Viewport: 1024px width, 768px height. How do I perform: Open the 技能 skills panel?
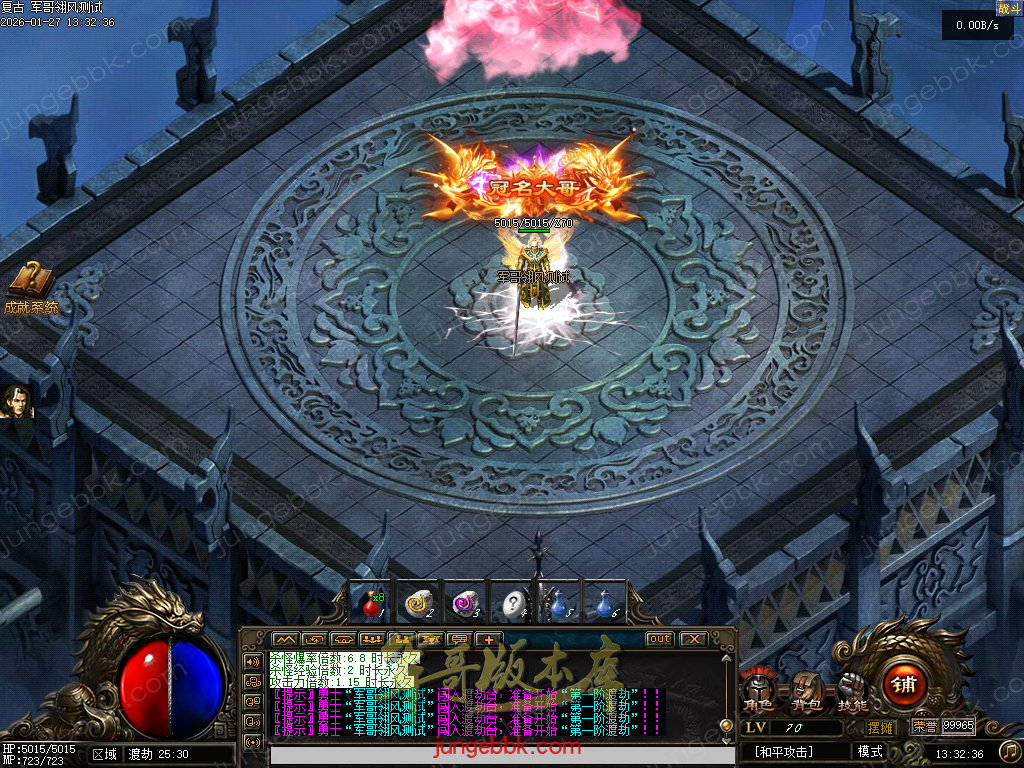point(852,690)
